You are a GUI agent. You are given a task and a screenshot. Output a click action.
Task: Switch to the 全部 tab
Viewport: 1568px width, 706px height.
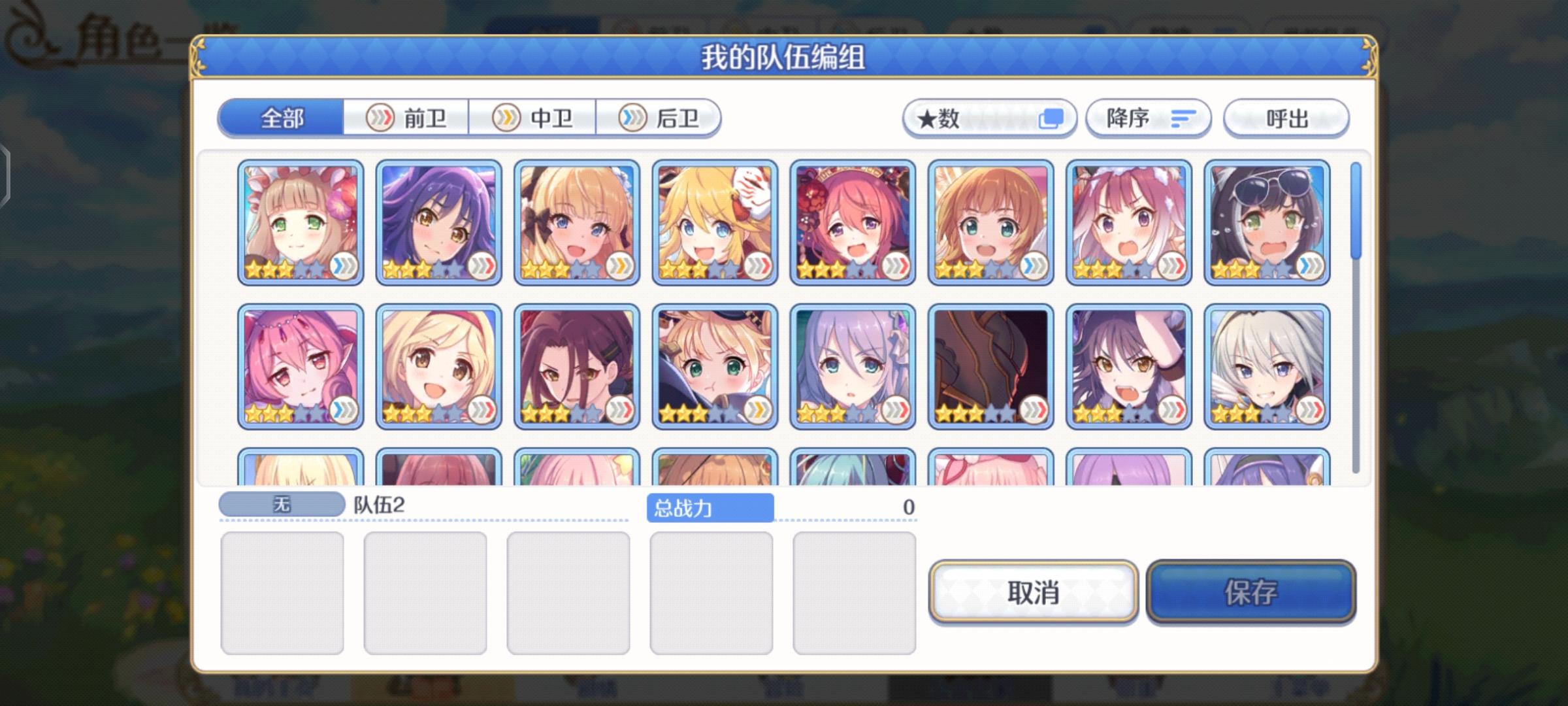tap(282, 119)
